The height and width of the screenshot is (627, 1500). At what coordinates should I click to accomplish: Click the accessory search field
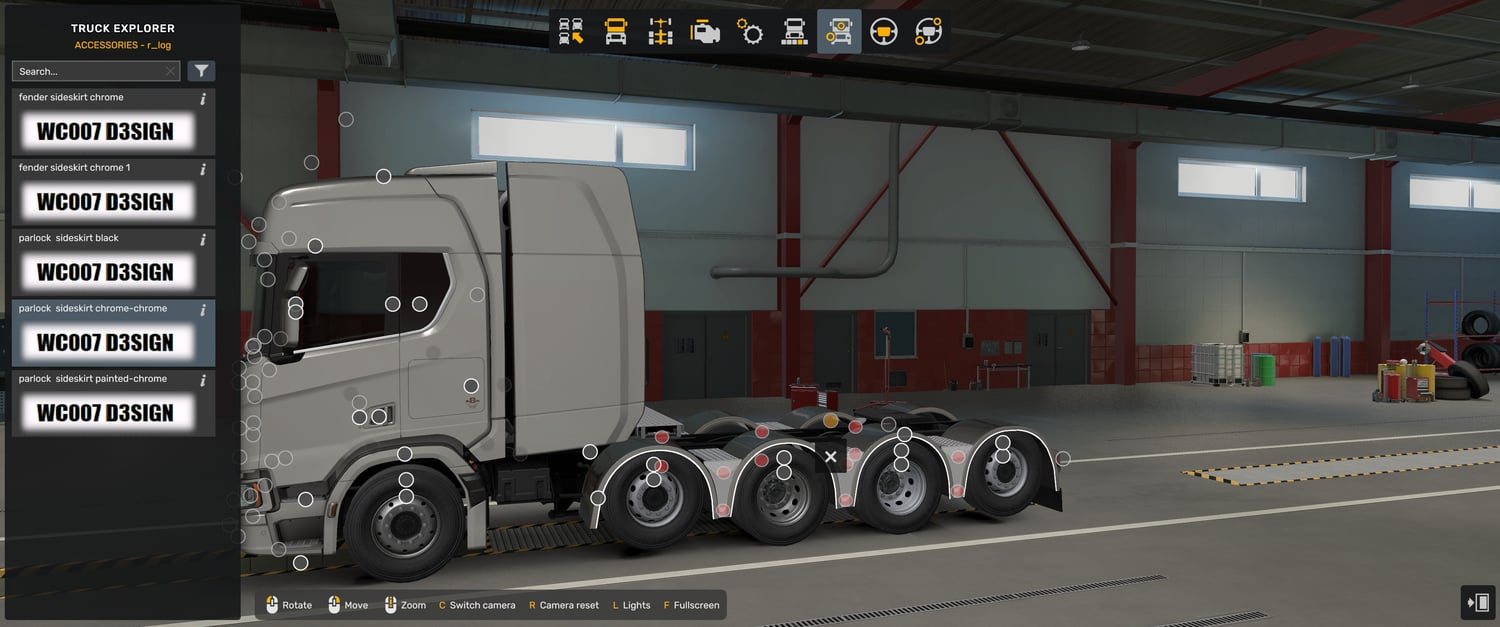point(88,71)
